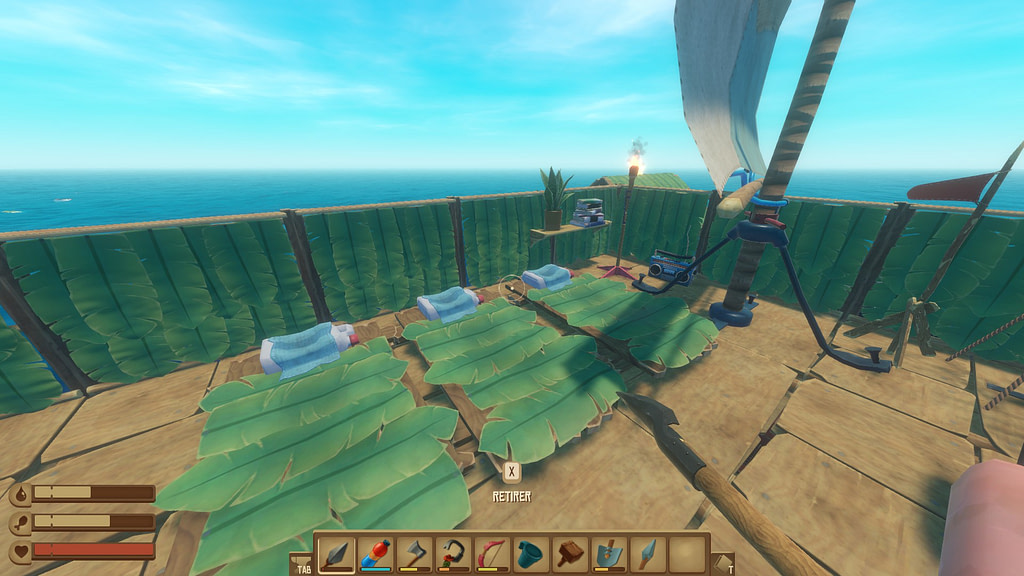The image size is (1024, 576).
Task: Equip the axe from the hotbar
Action: coord(414,553)
